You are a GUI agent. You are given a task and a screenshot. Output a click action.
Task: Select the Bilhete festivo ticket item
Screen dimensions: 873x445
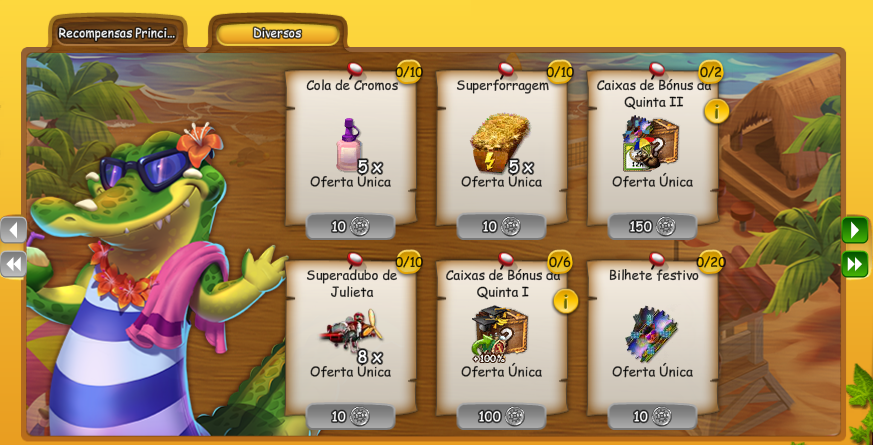[651, 333]
